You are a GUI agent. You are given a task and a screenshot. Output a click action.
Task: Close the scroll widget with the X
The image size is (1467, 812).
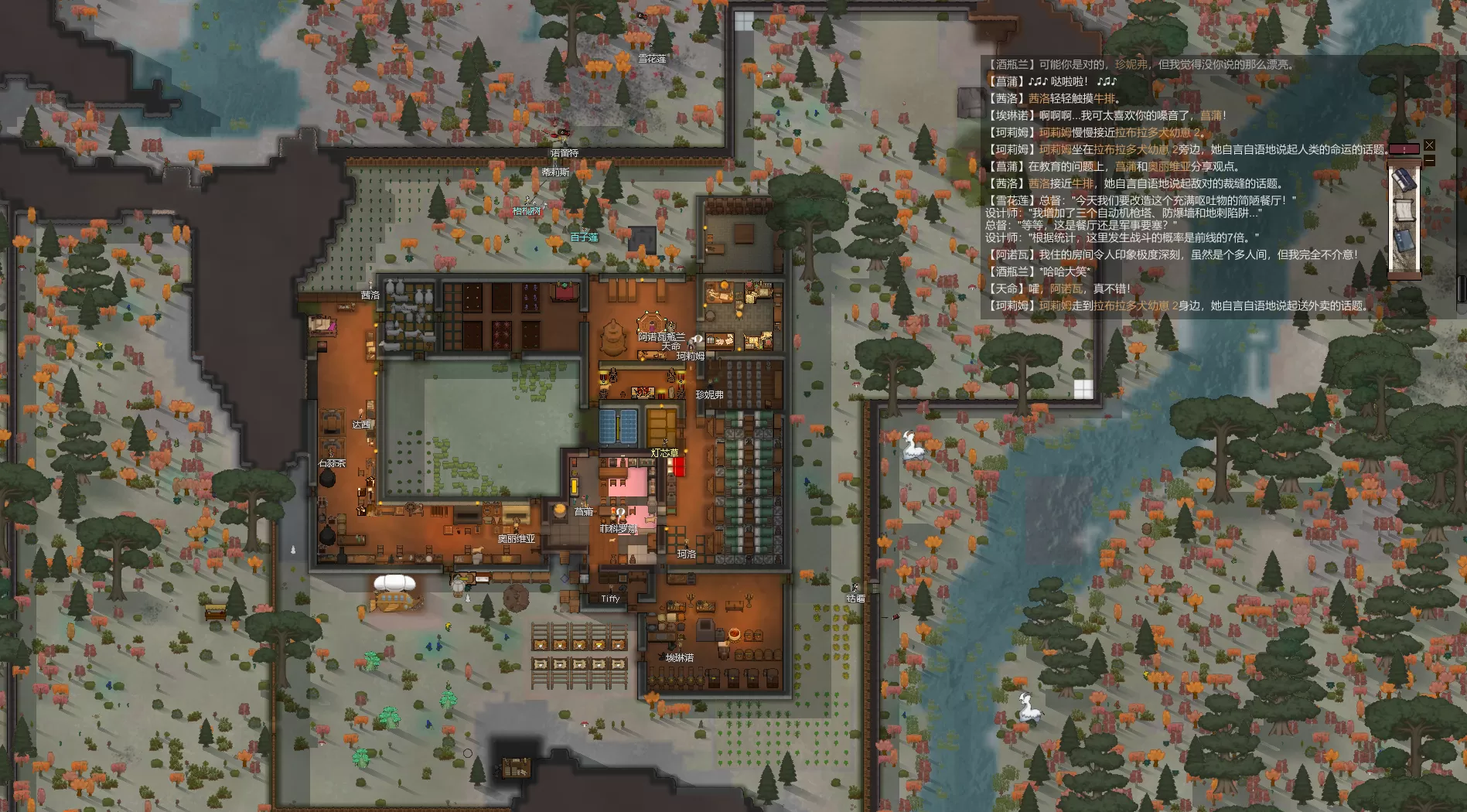(x=1429, y=145)
